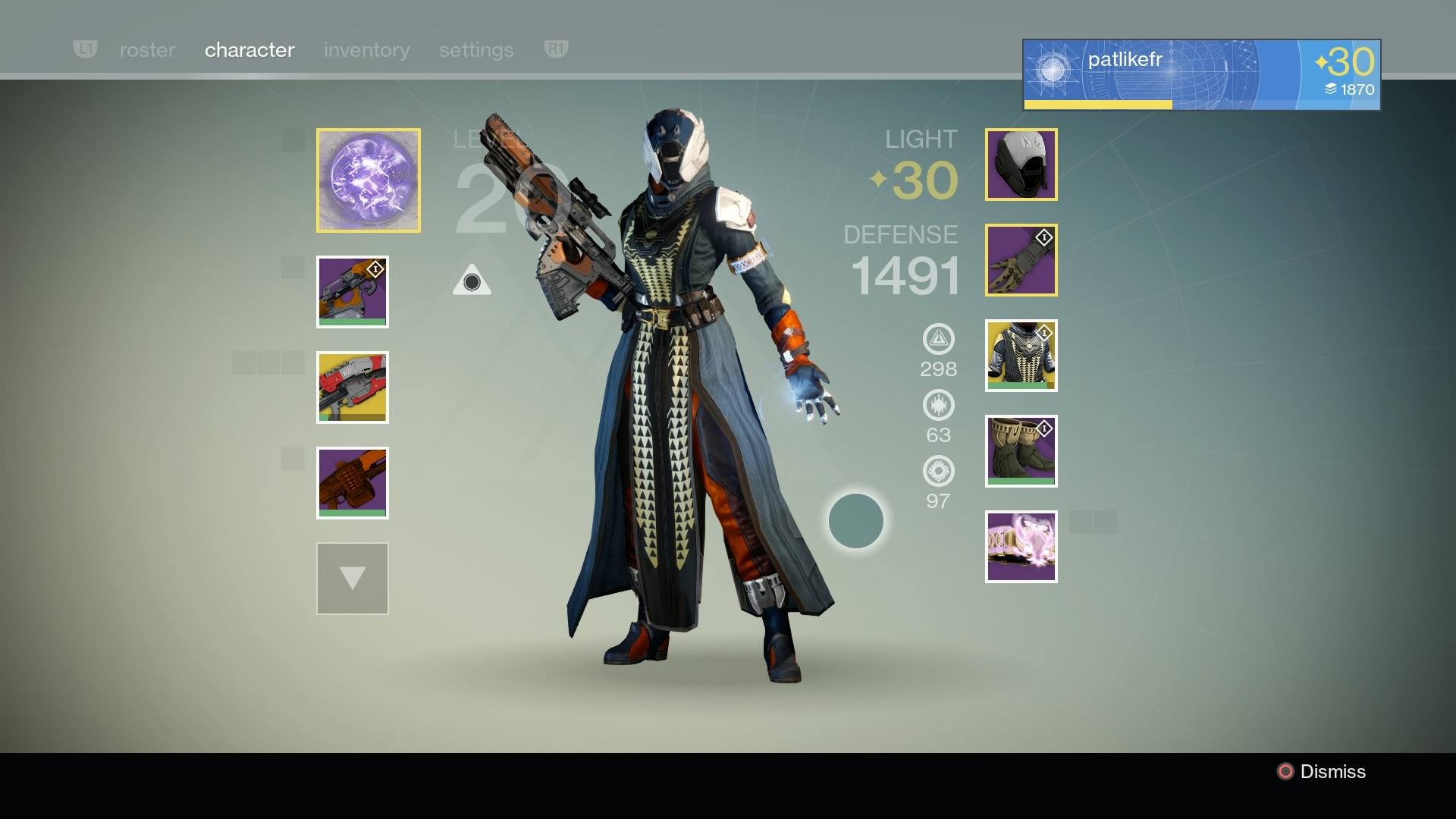Open the gauntlets armor slot
The width and height of the screenshot is (1456, 819).
[x=1021, y=260]
